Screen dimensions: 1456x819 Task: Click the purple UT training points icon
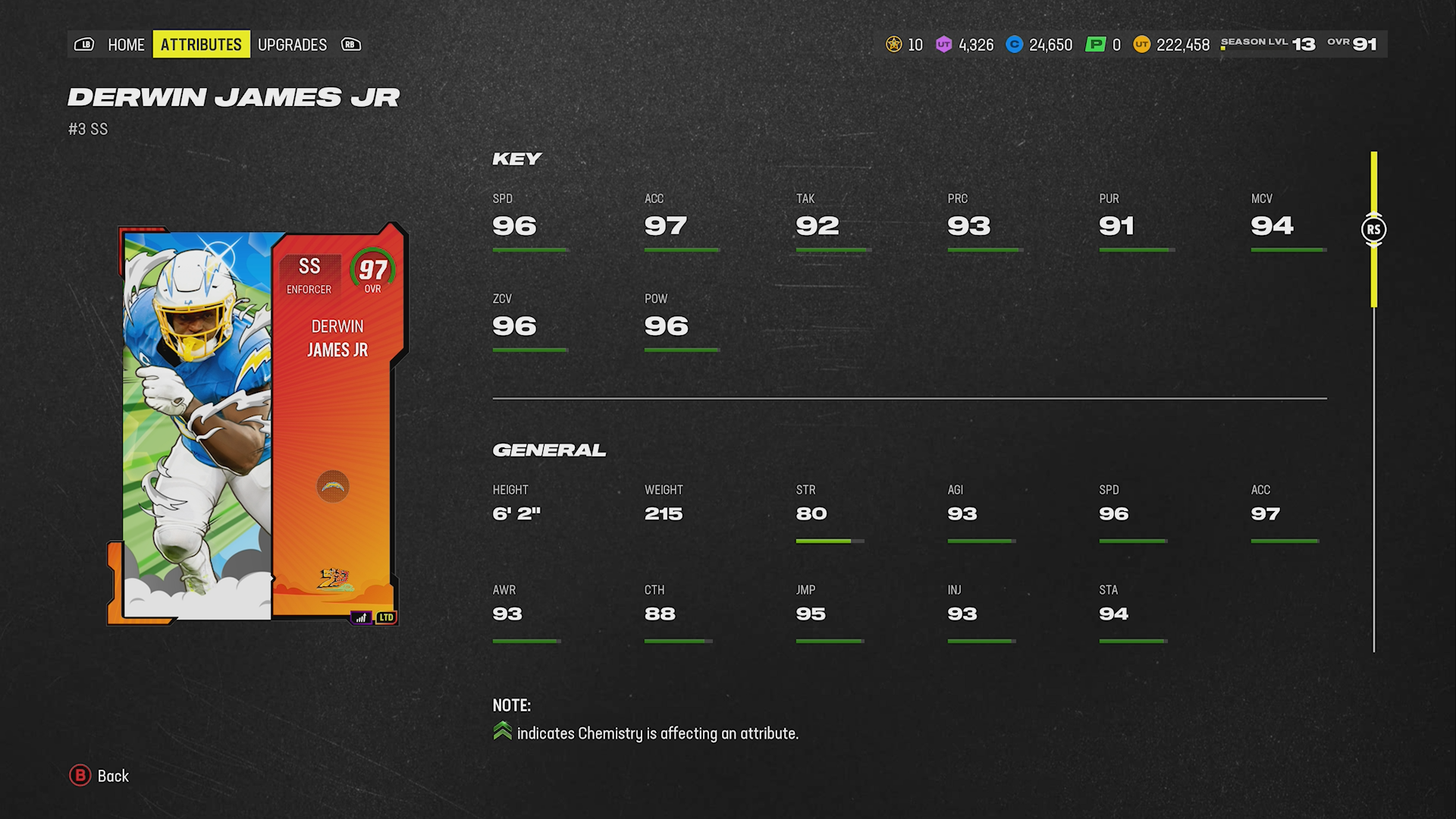coord(943,45)
